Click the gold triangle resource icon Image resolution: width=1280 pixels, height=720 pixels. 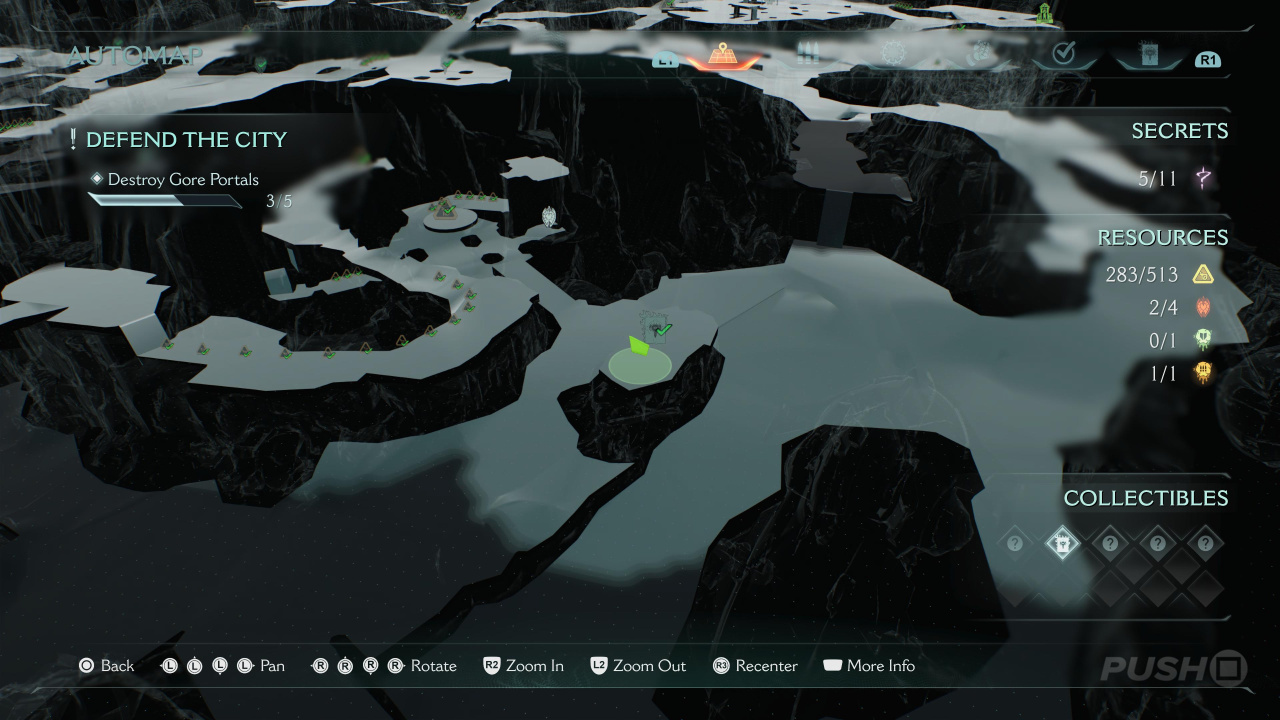tap(1203, 274)
